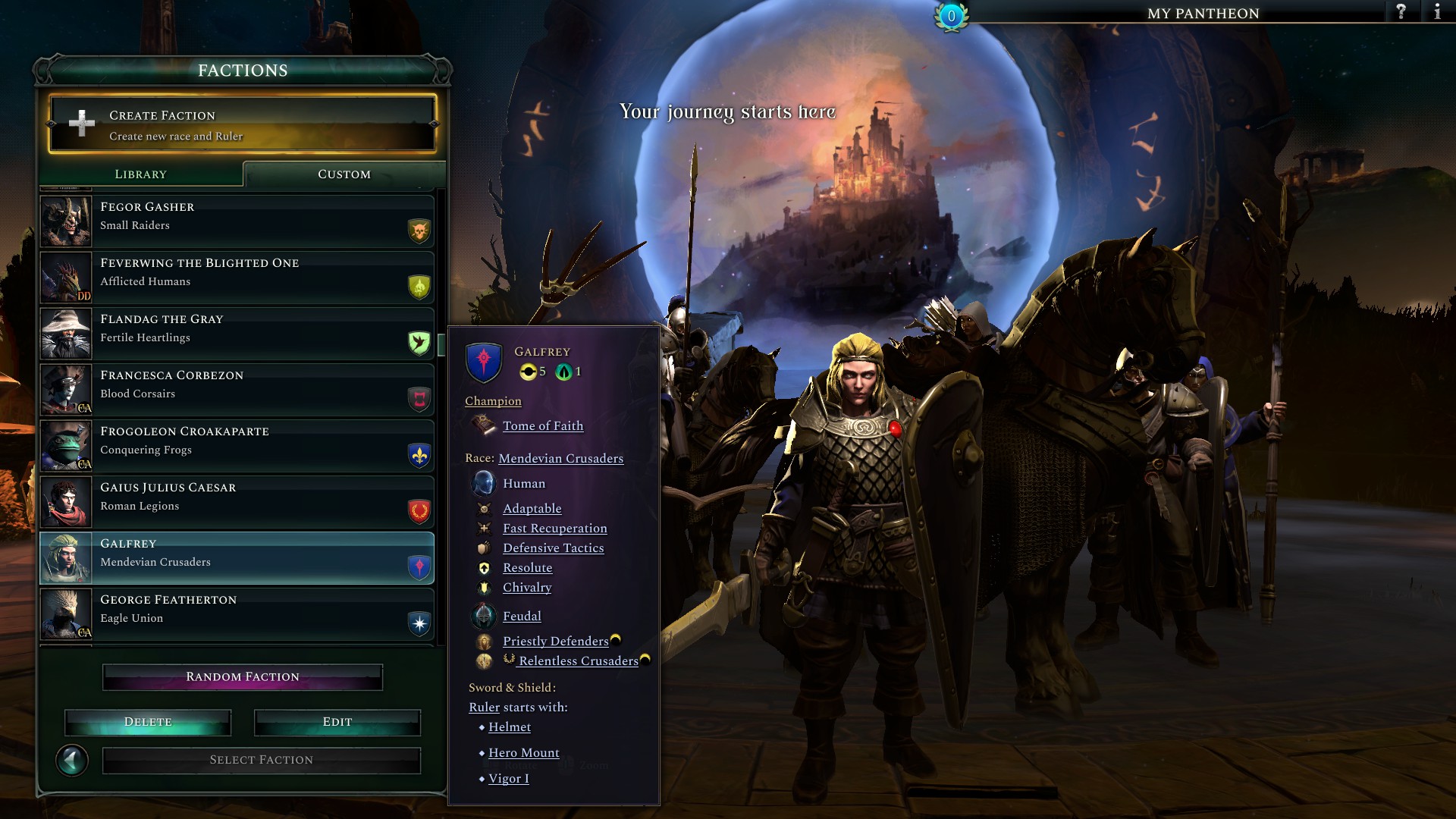This screenshot has height=819, width=1456.
Task: Click Gaius Julius Caesar's portrait thumbnail
Action: pos(66,501)
